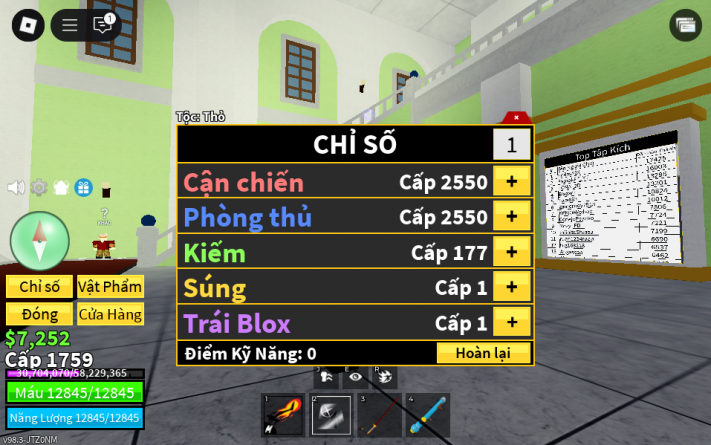Open the Cửa Hàng shop
The image size is (711, 445).
coord(110,314)
